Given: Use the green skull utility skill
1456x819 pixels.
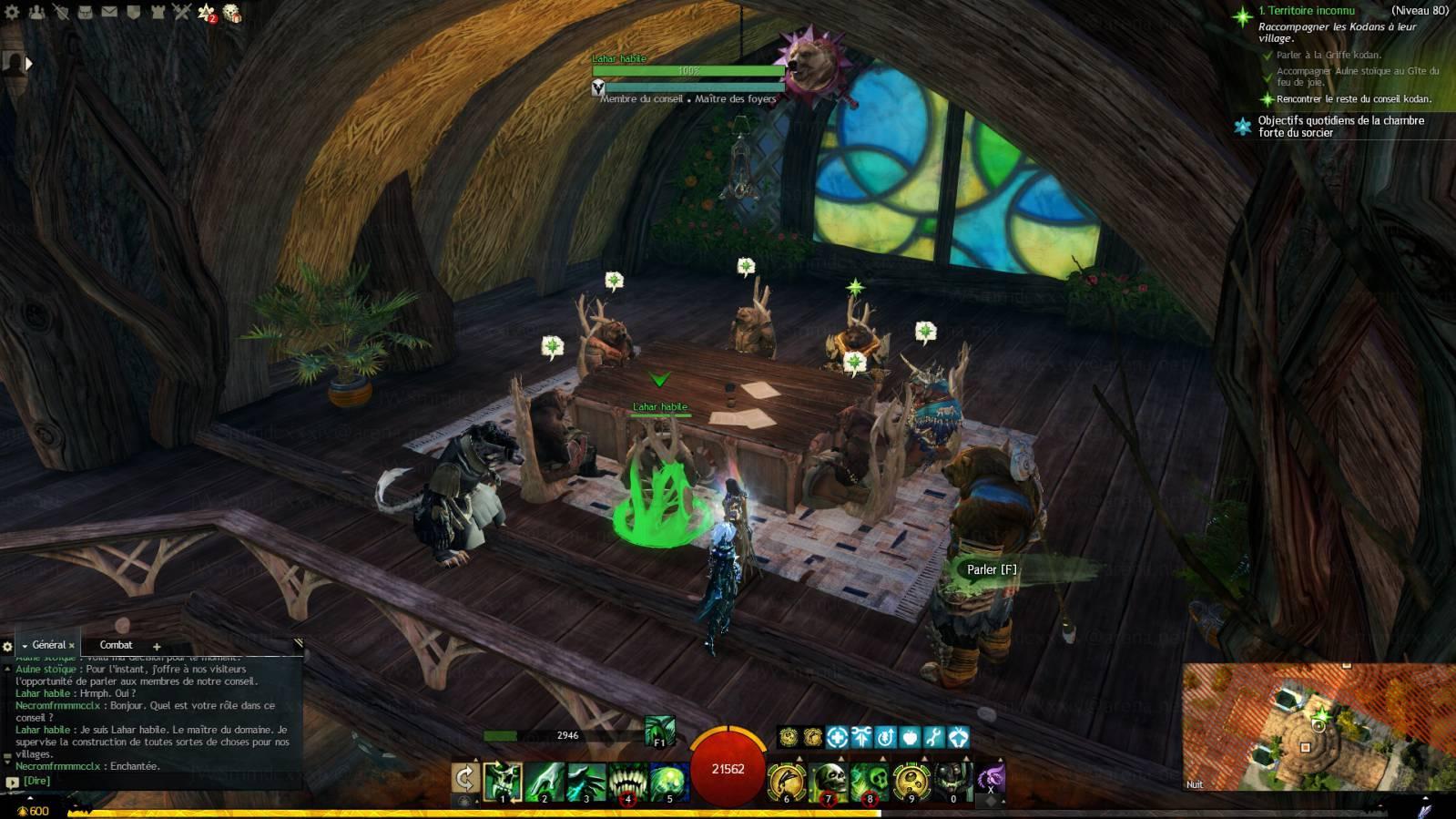Looking at the screenshot, I should (x=871, y=782).
